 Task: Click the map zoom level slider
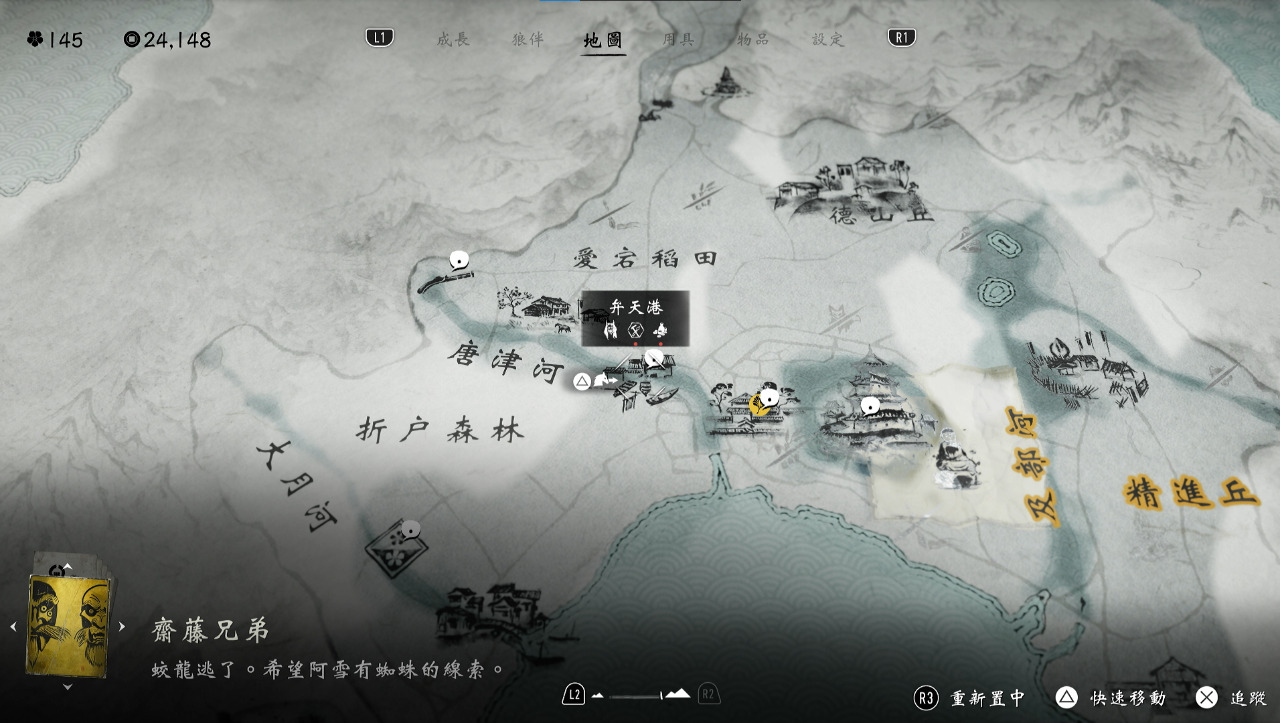[640, 695]
